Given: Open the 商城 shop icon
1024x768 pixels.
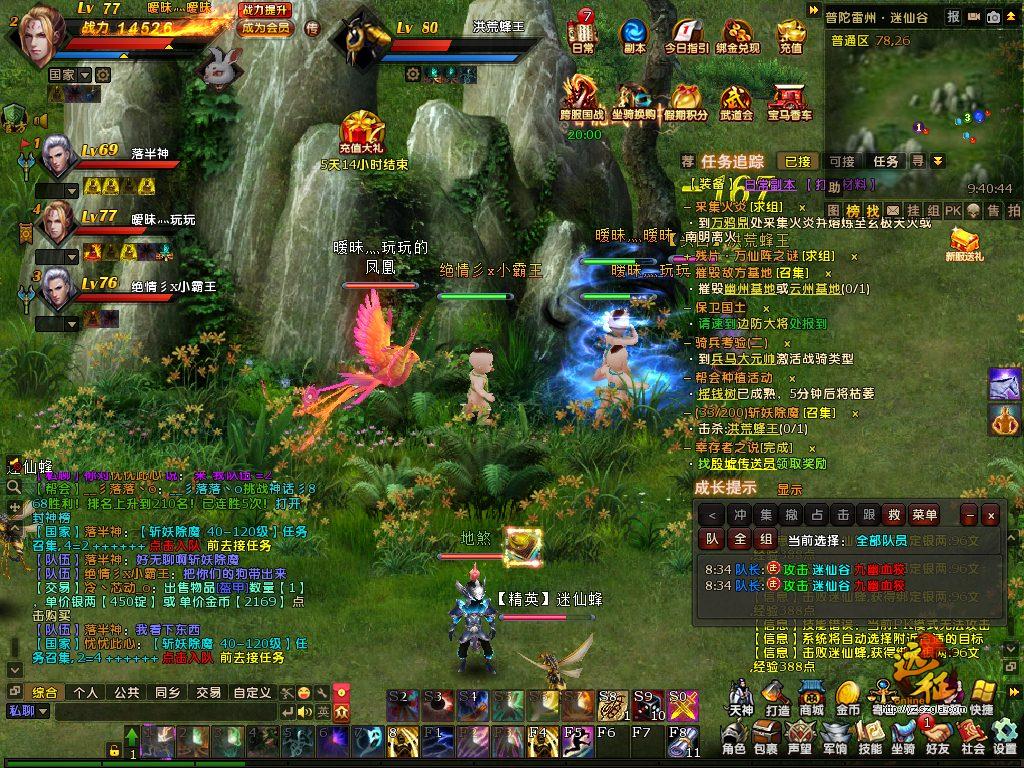Looking at the screenshot, I should click(811, 696).
